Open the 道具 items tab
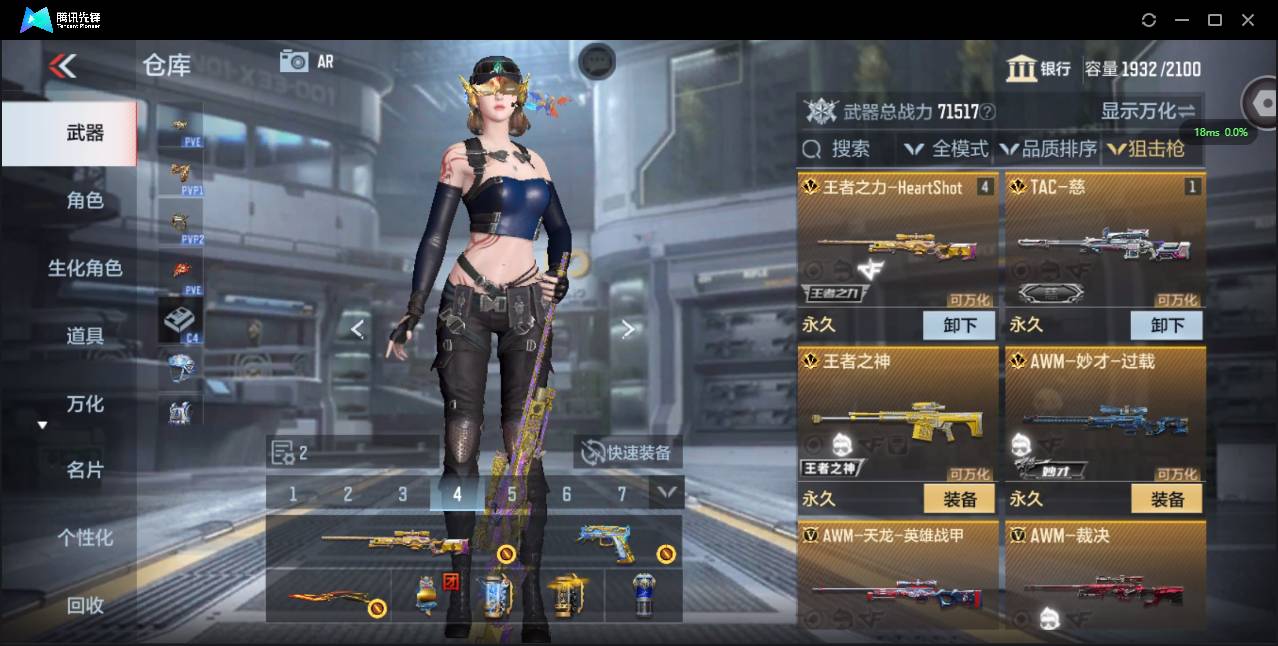1278x646 pixels. (84, 336)
